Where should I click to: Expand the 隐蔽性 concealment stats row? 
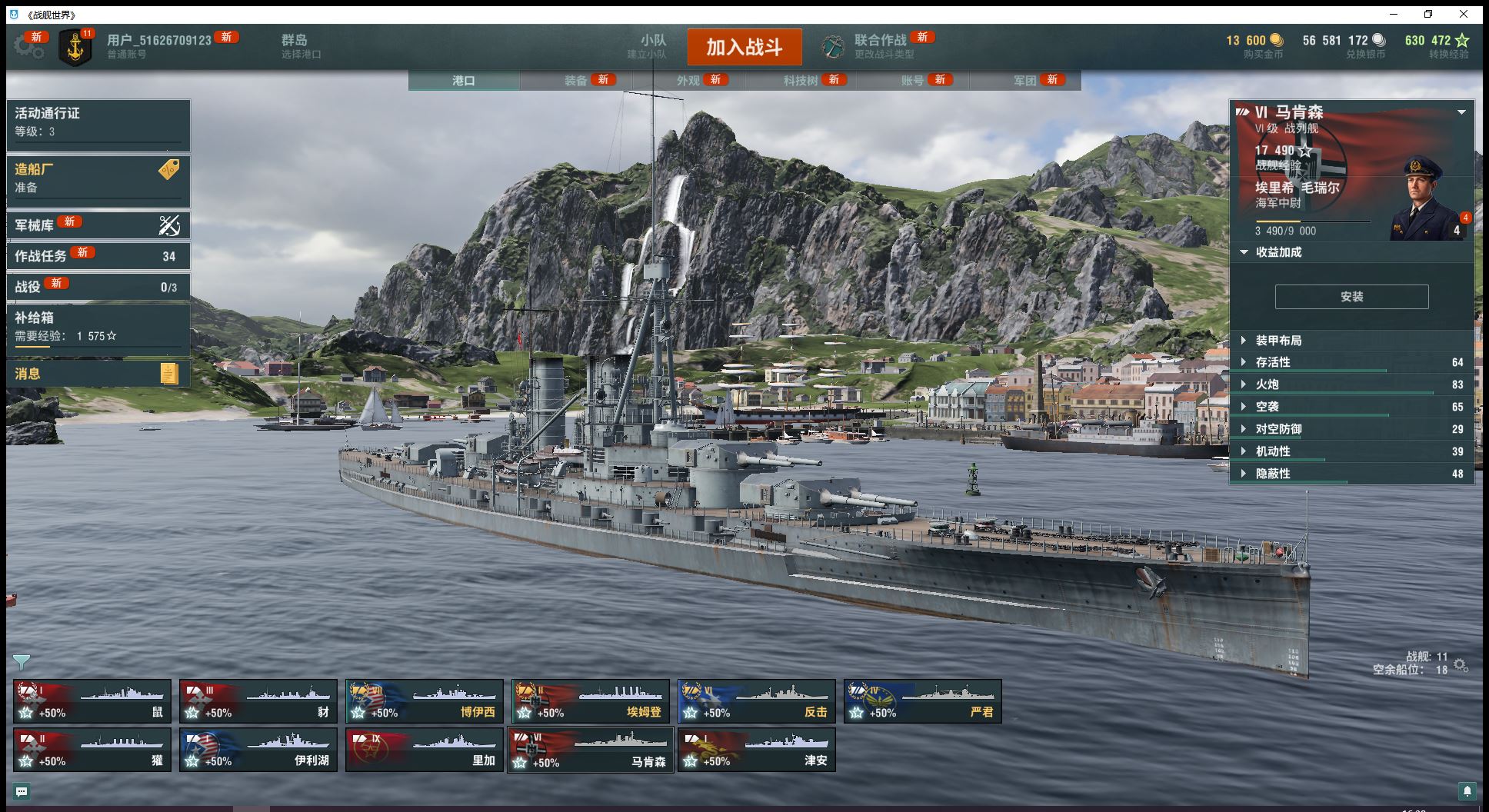(1273, 474)
